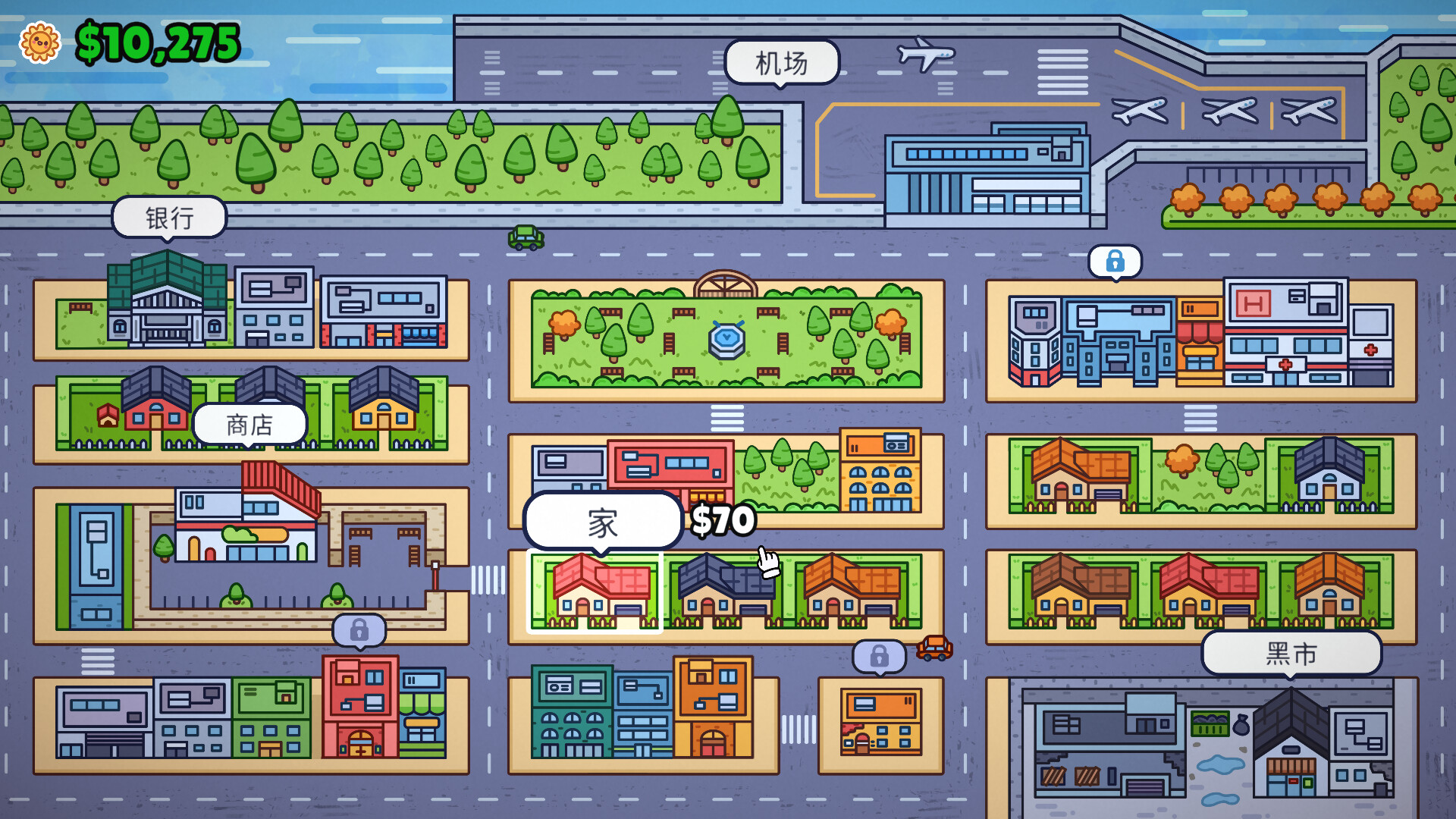Click the sunflower coin icon near the money counter
Viewport: 1456px width, 819px height.
[41, 43]
